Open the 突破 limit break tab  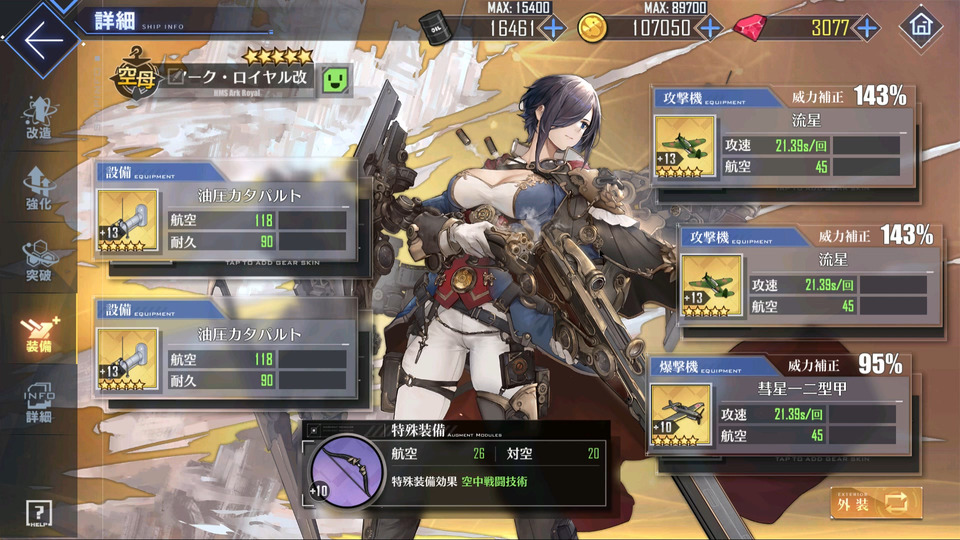(38, 260)
